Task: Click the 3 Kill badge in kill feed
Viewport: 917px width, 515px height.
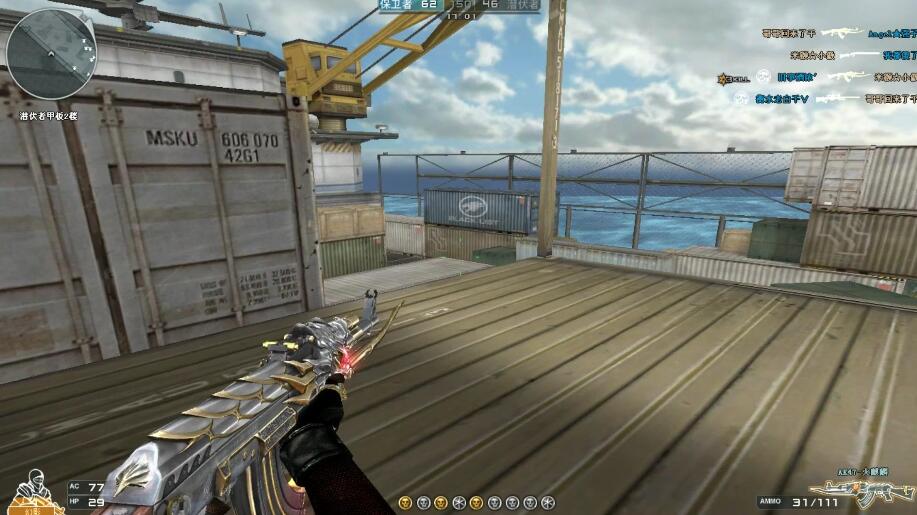Action: (728, 78)
